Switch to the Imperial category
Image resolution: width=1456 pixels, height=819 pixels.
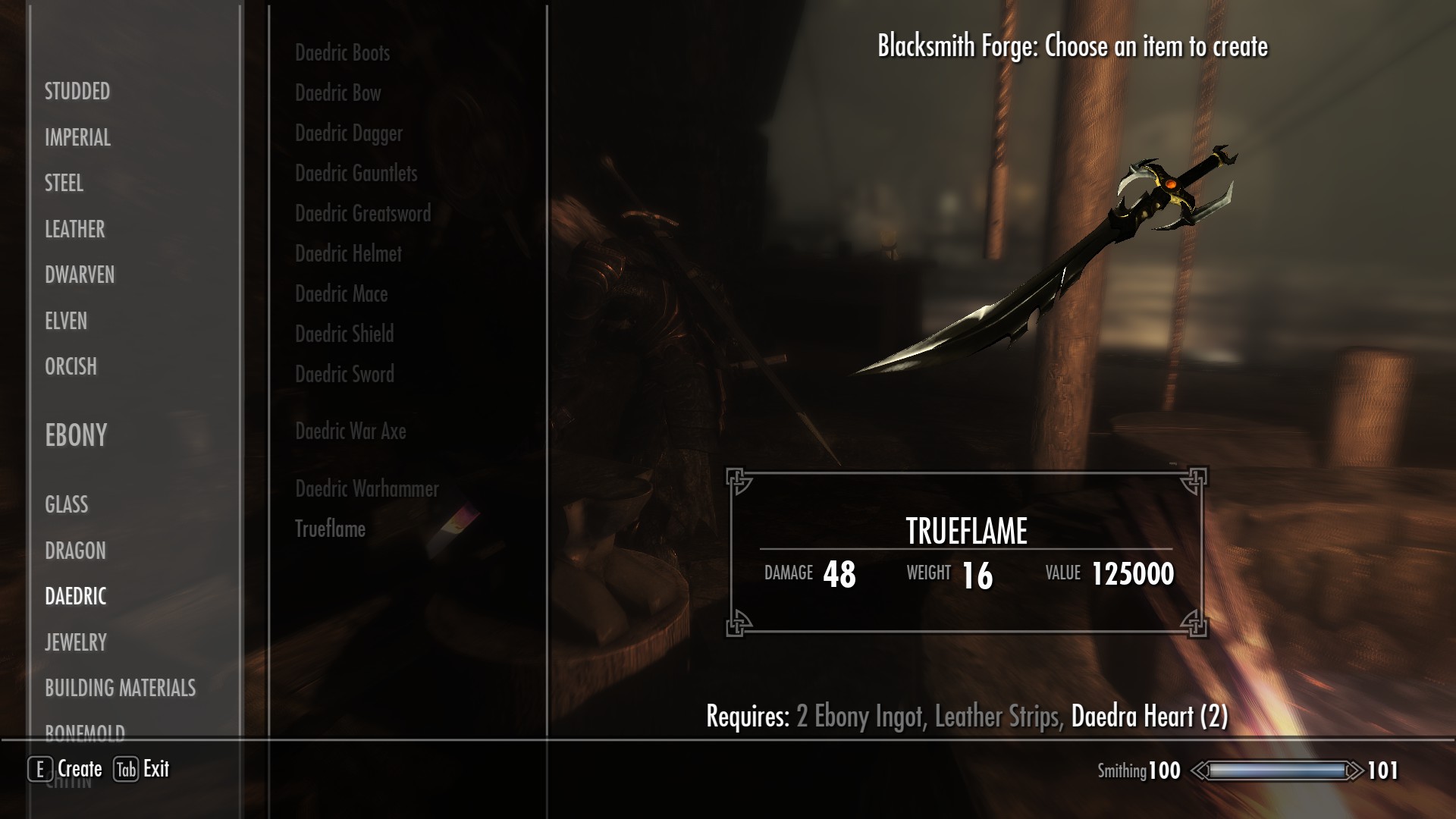coord(77,137)
